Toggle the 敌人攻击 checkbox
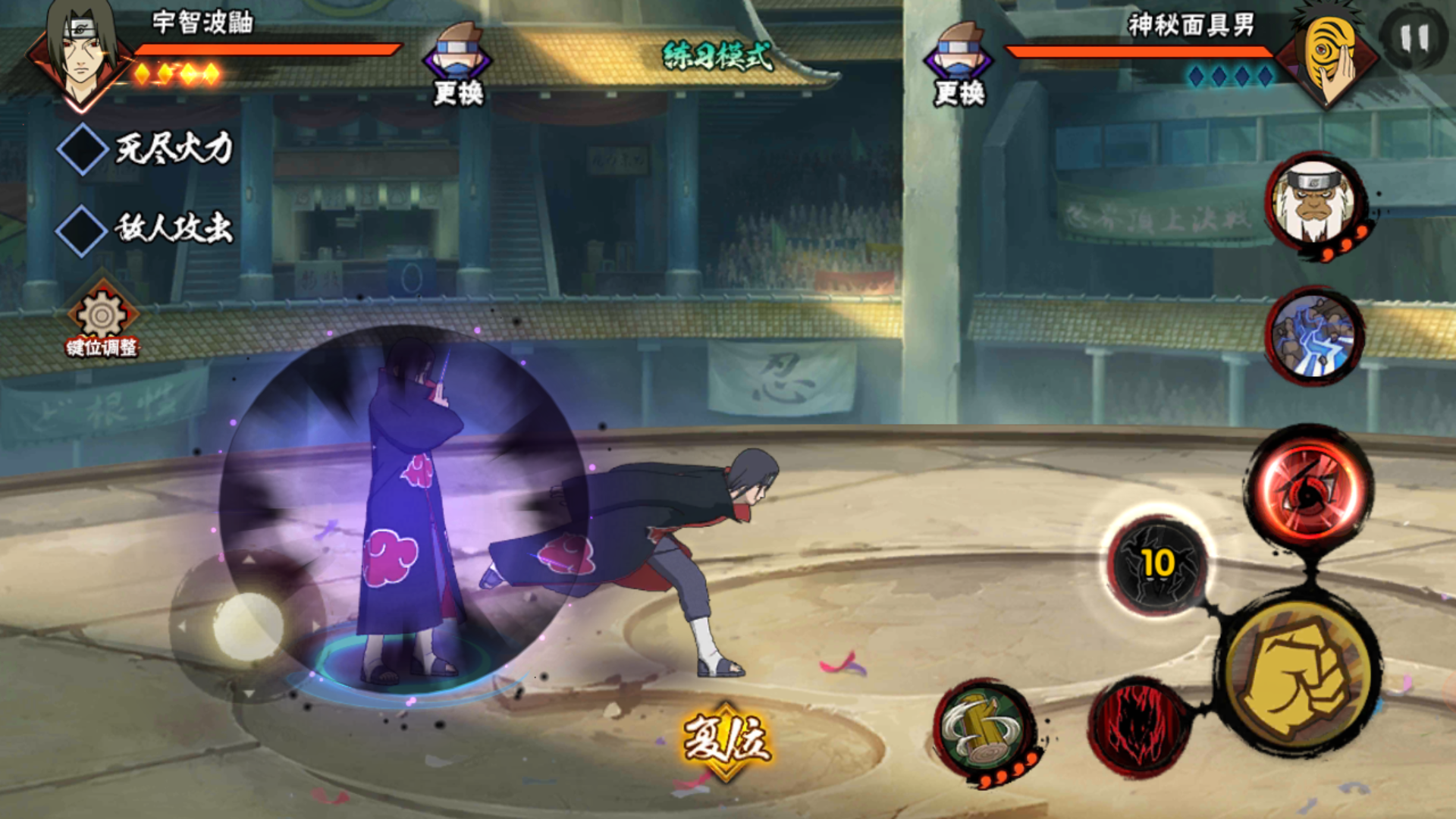1456x819 pixels. 82,231
